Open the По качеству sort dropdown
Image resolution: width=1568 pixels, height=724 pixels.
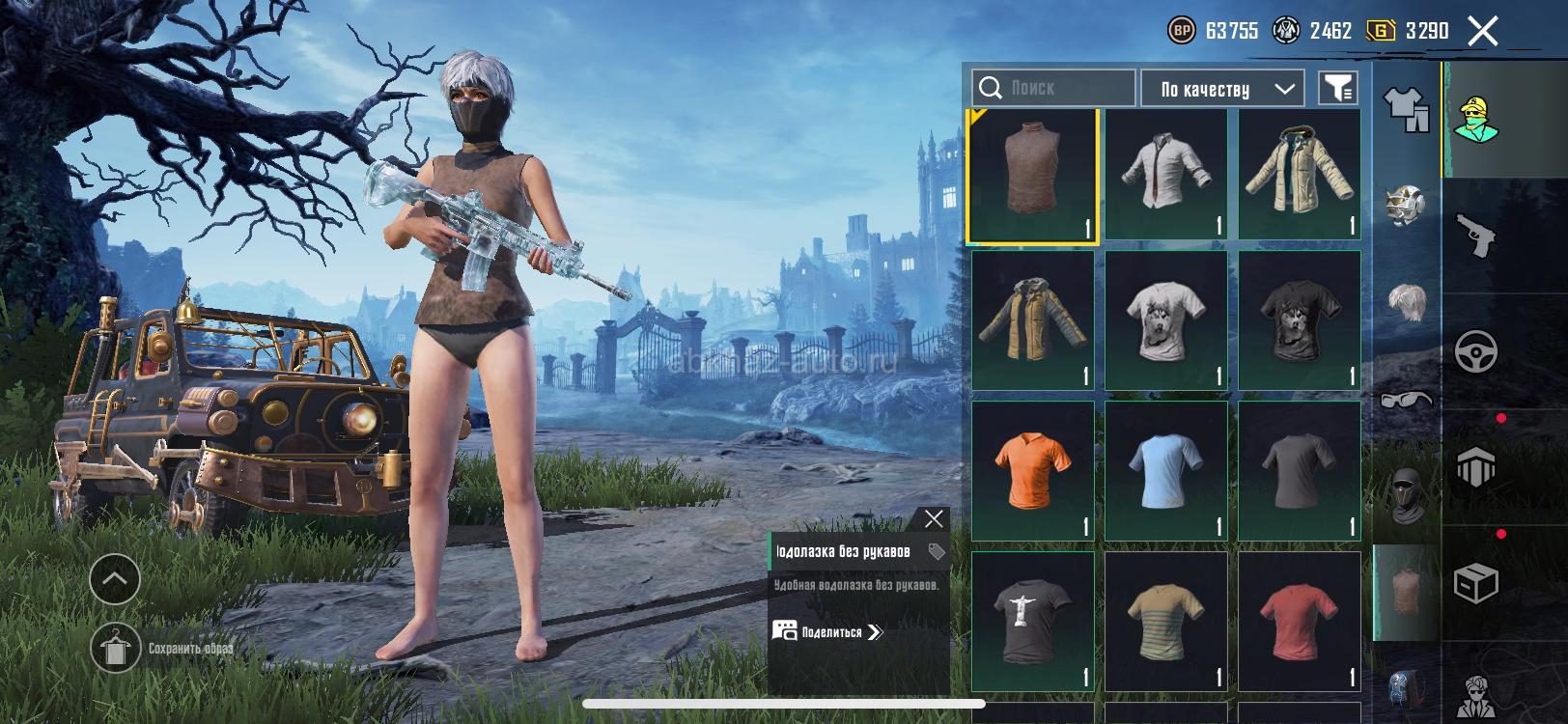point(1222,89)
